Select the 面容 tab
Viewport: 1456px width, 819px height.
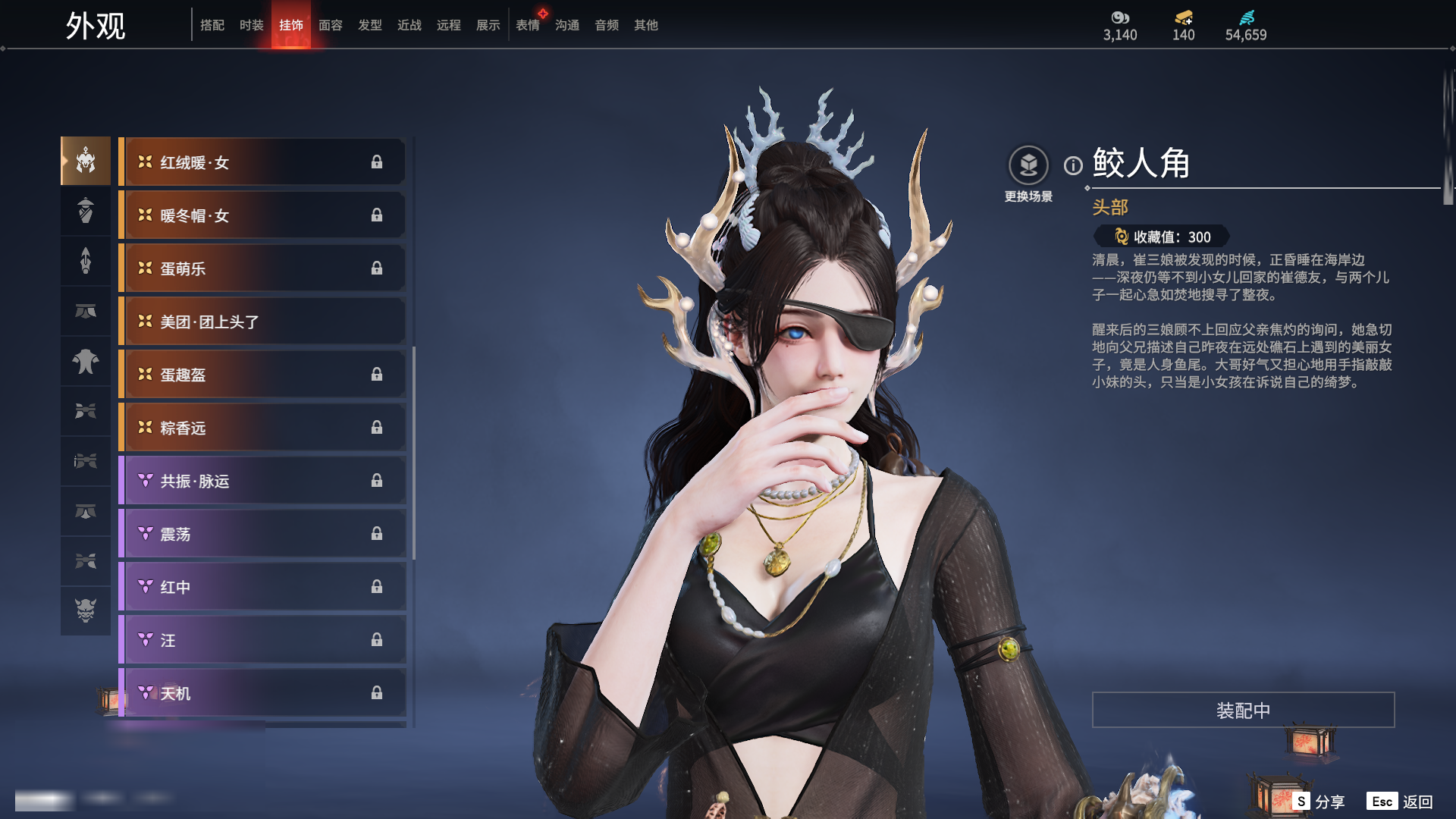click(331, 25)
